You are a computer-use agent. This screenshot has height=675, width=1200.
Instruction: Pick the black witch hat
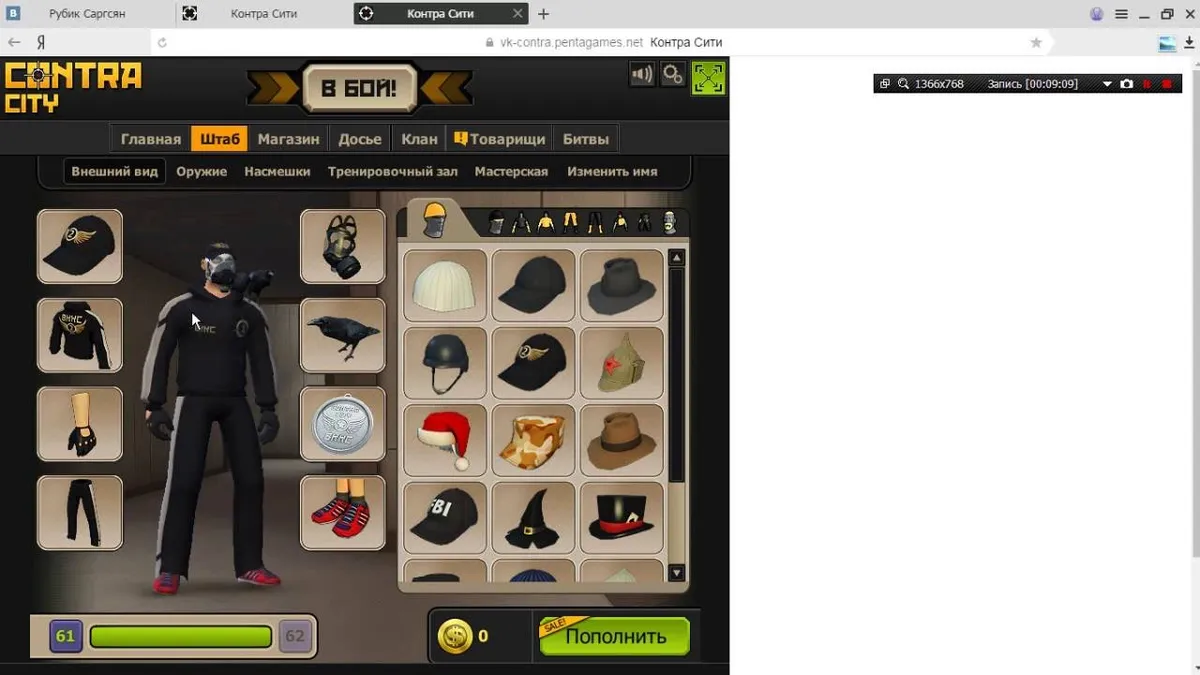tap(533, 518)
